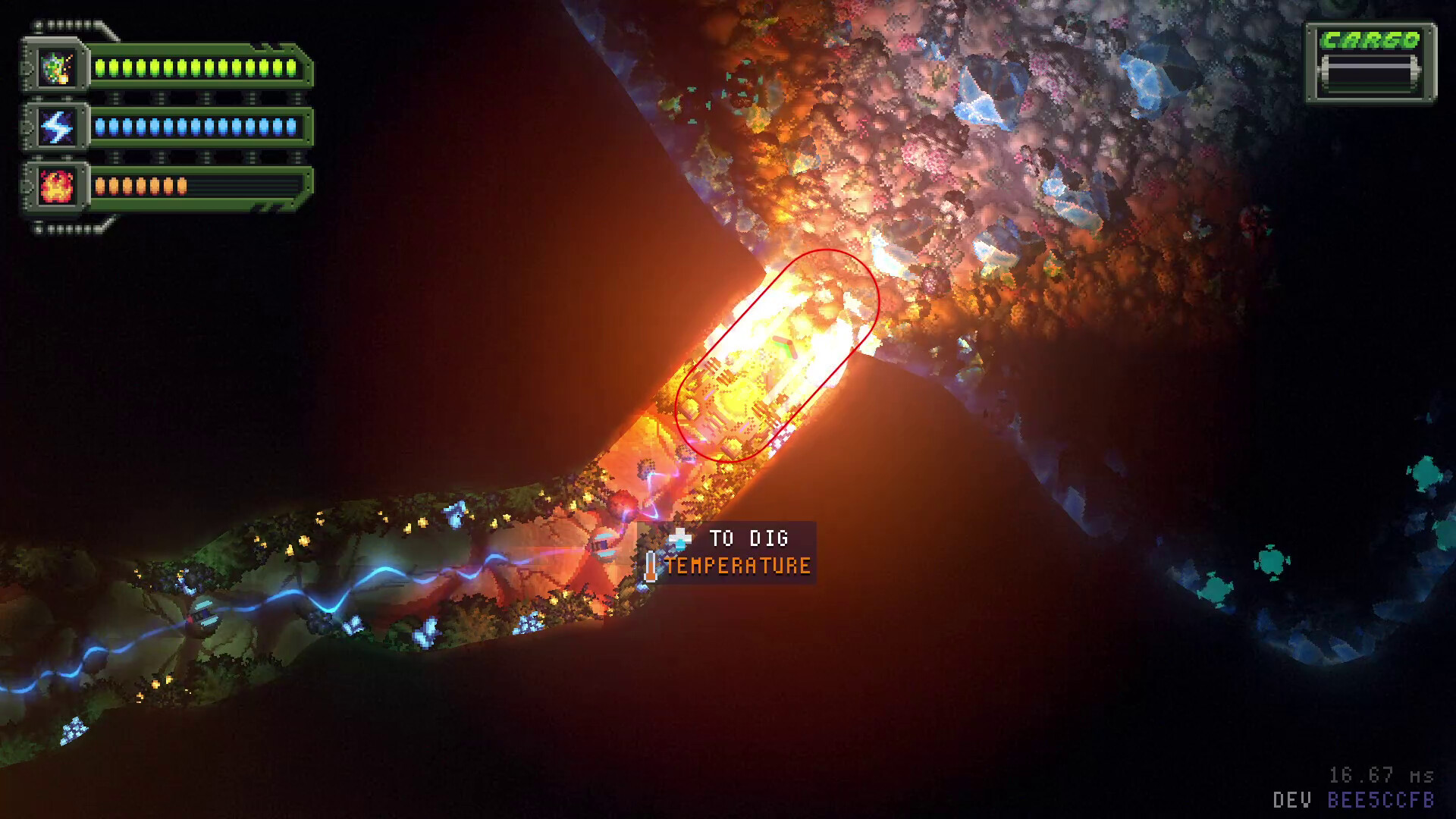Toggle the green health bar display
Viewport: 1456px width, 819px height.
coord(197,67)
